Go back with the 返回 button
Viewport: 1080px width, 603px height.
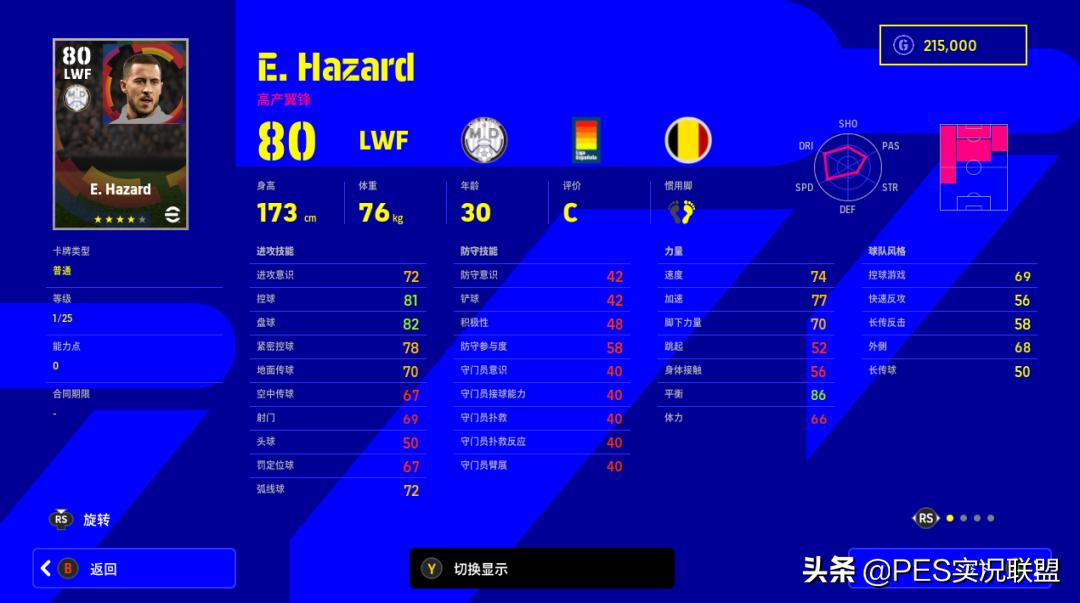[x=134, y=568]
